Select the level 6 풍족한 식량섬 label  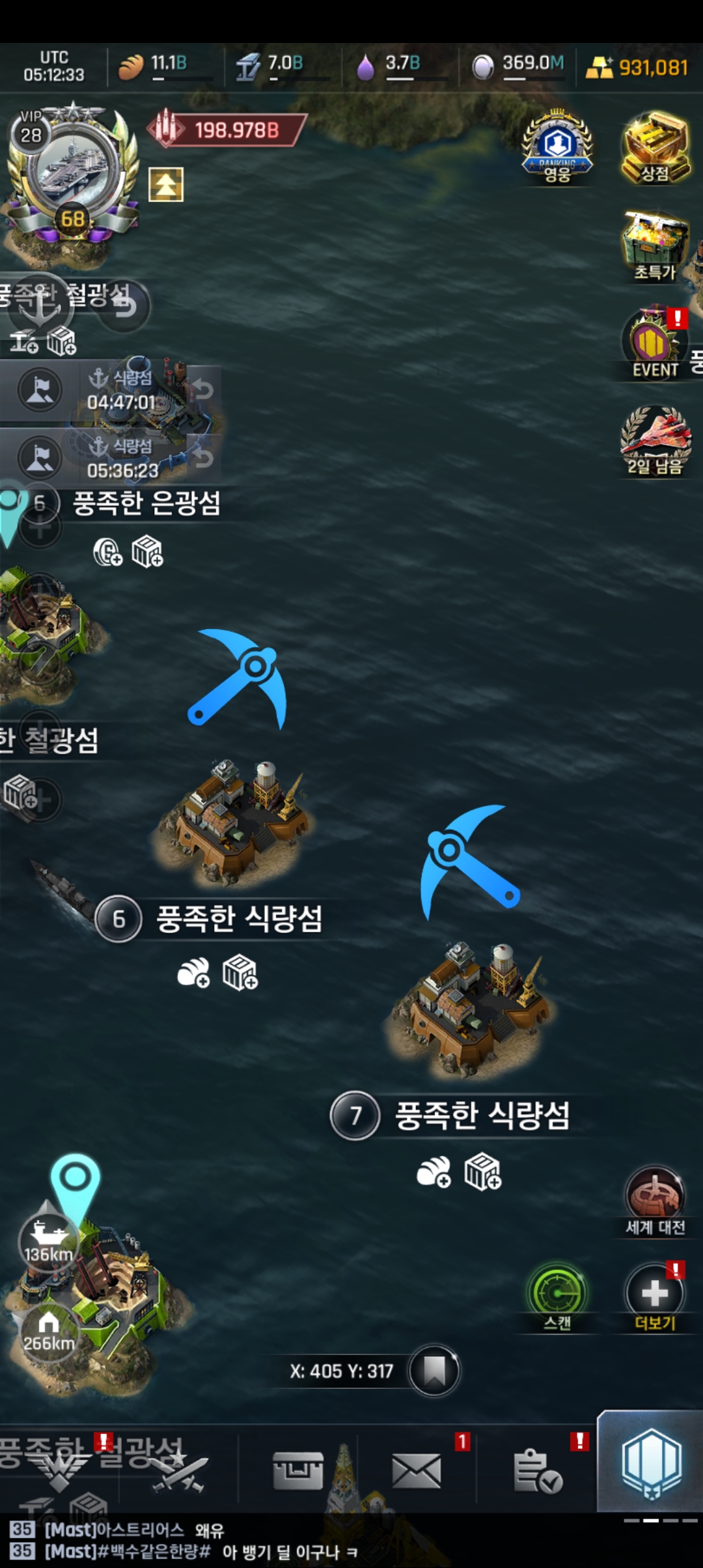(238, 919)
